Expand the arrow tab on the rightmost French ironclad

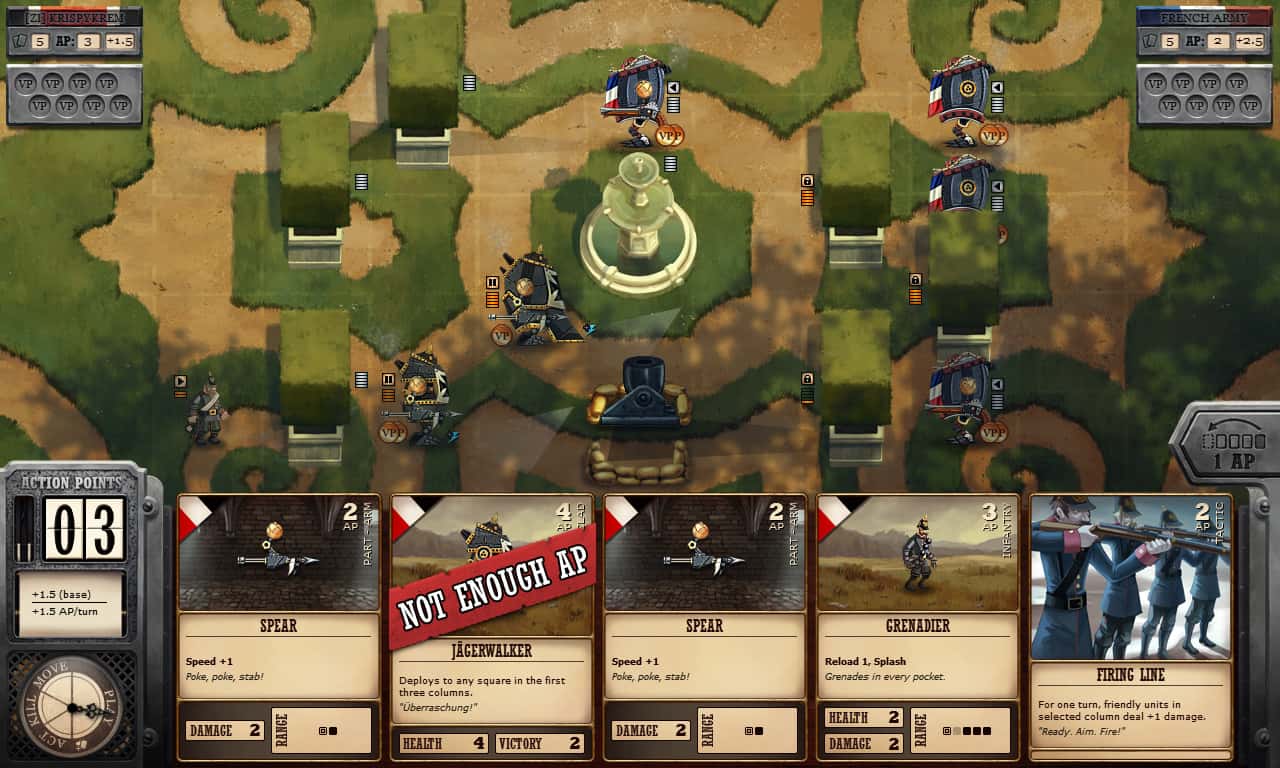point(997,87)
